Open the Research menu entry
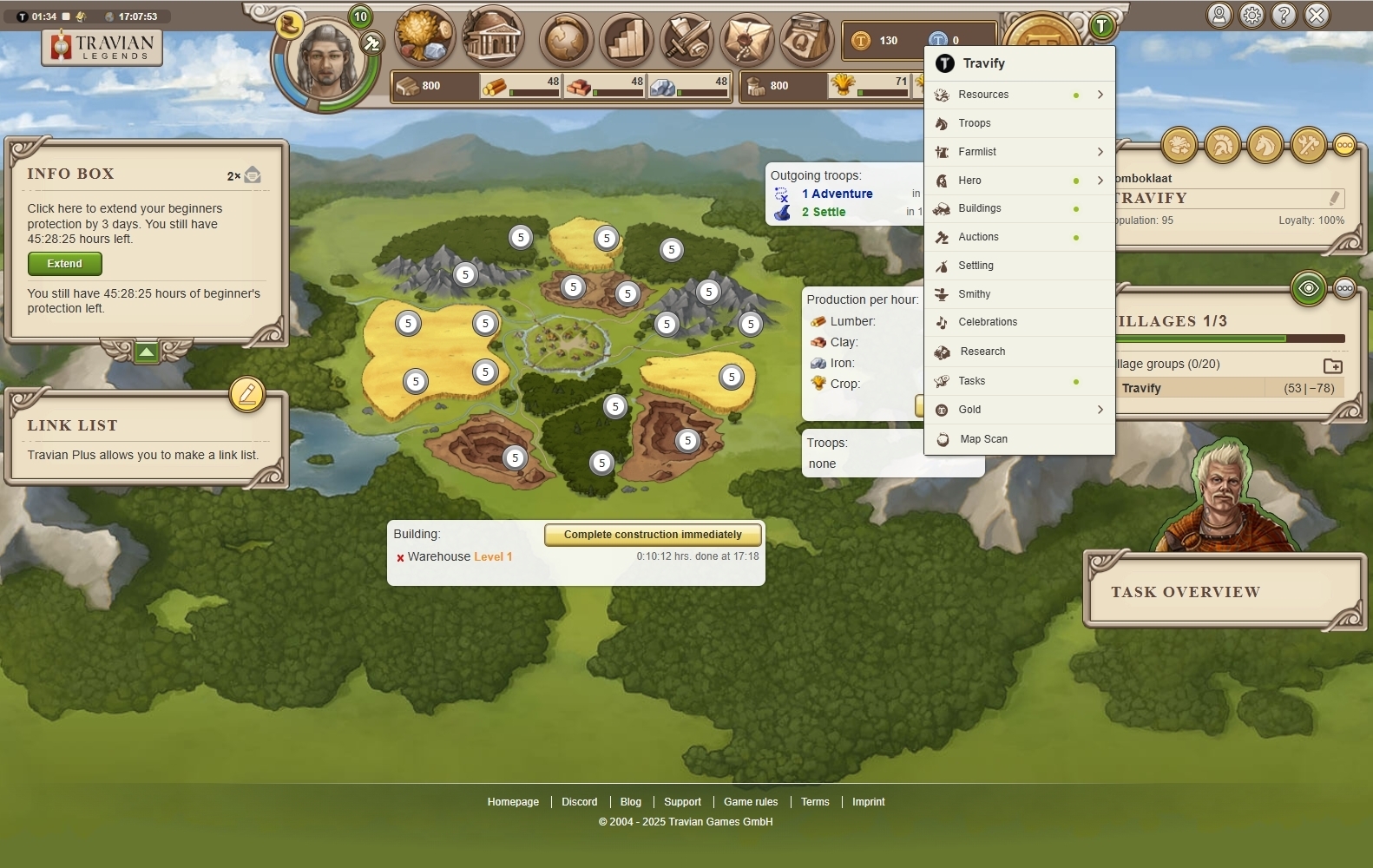The image size is (1373, 868). (x=982, y=352)
